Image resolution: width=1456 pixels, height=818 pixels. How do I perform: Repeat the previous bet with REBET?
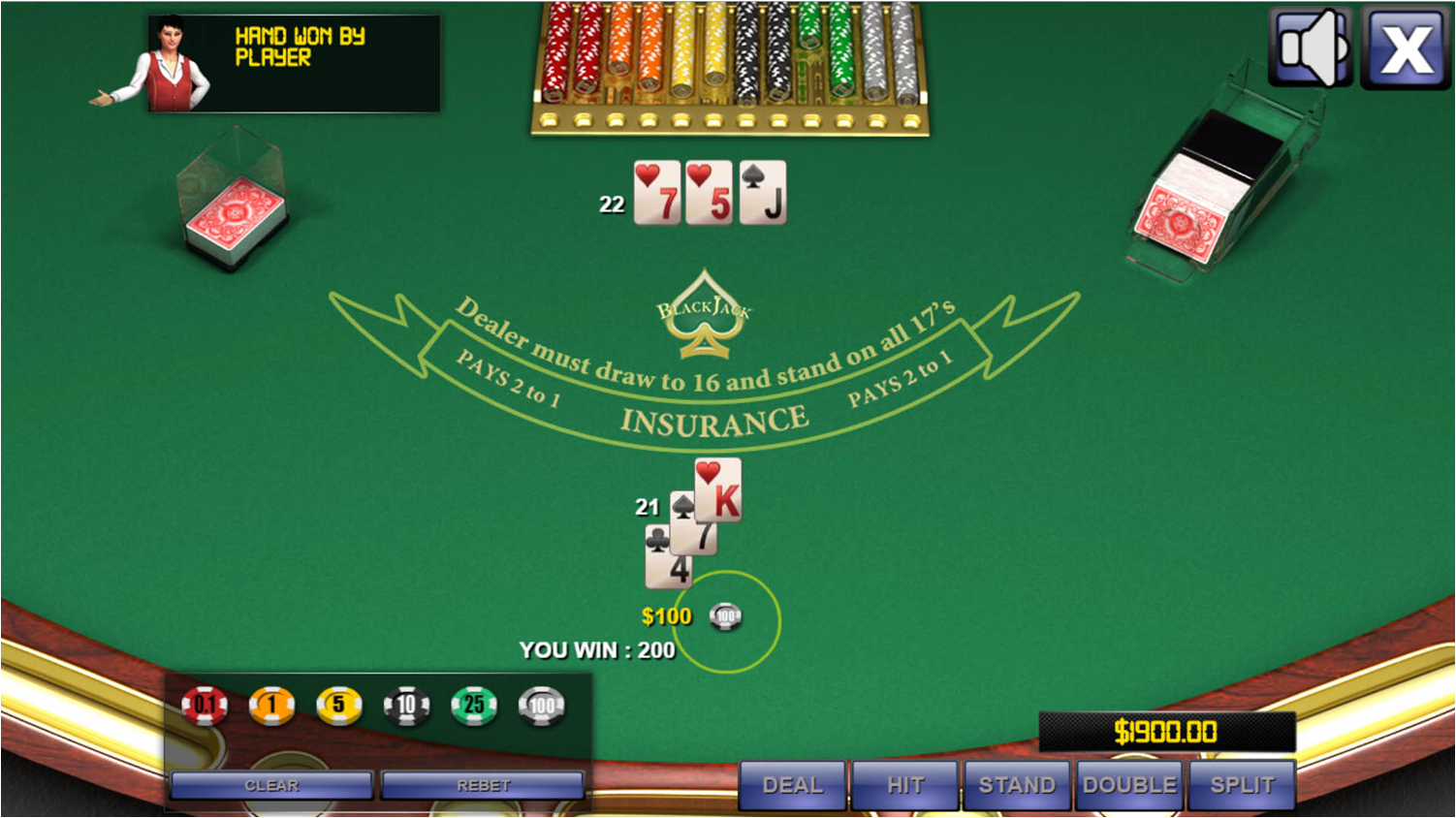483,784
